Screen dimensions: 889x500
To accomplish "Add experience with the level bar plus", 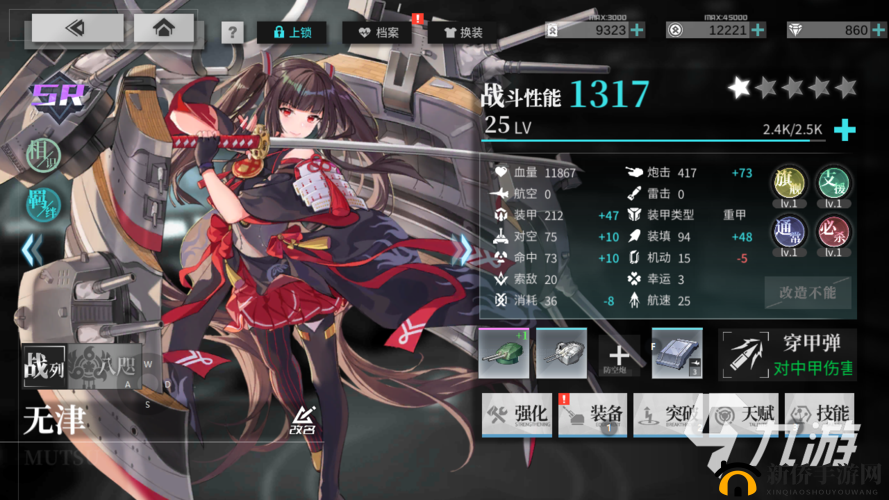I will (x=846, y=129).
